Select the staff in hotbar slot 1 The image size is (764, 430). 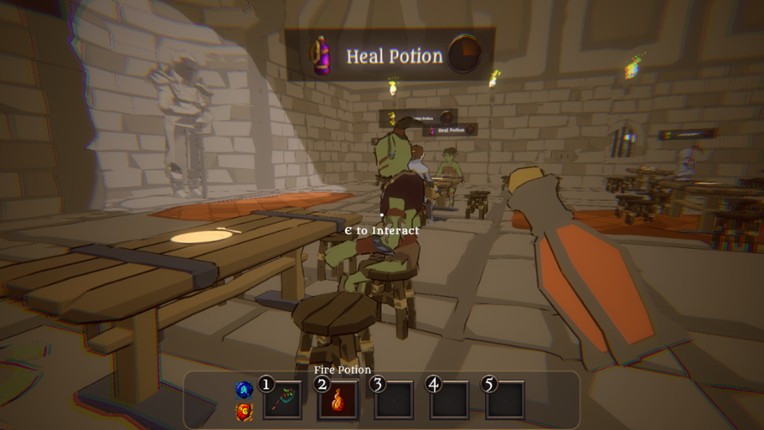(x=283, y=401)
